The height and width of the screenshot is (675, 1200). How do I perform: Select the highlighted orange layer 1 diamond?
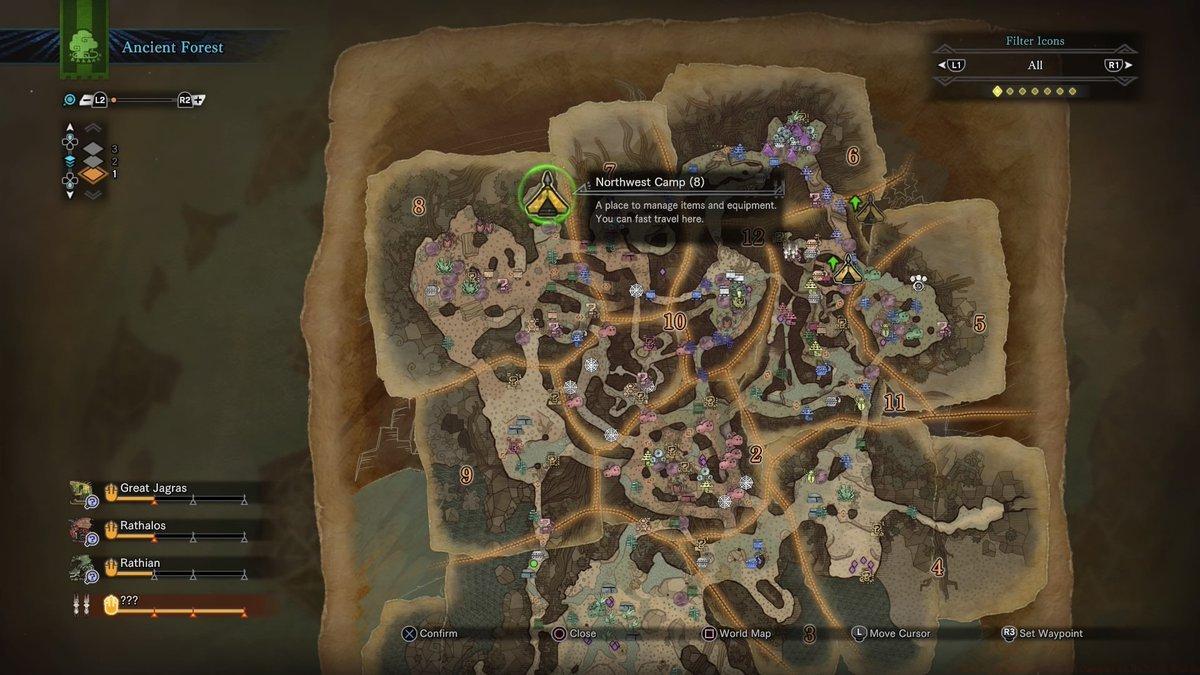pyautogui.click(x=93, y=174)
